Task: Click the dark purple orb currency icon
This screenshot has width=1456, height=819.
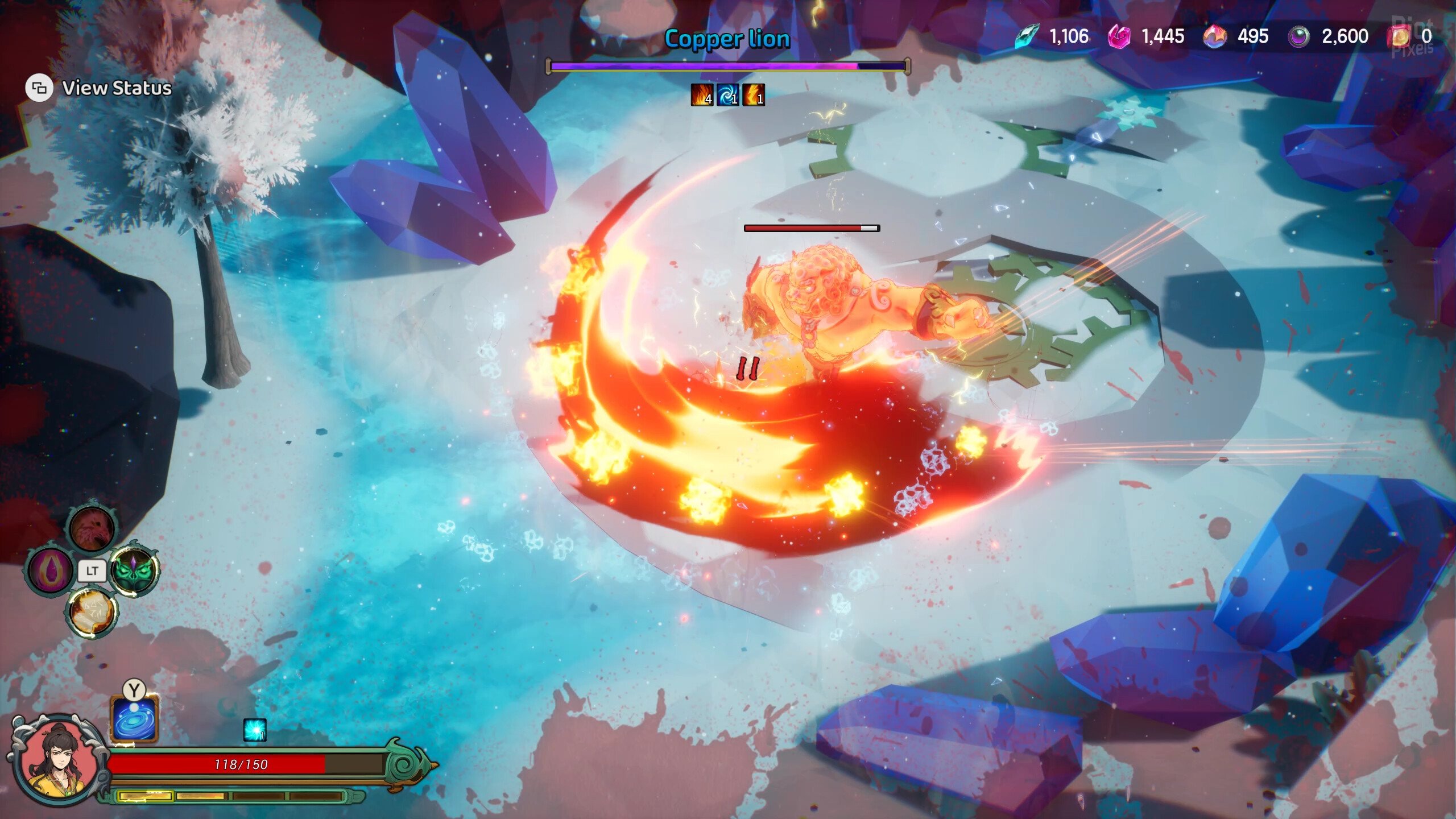Action: (x=1298, y=37)
